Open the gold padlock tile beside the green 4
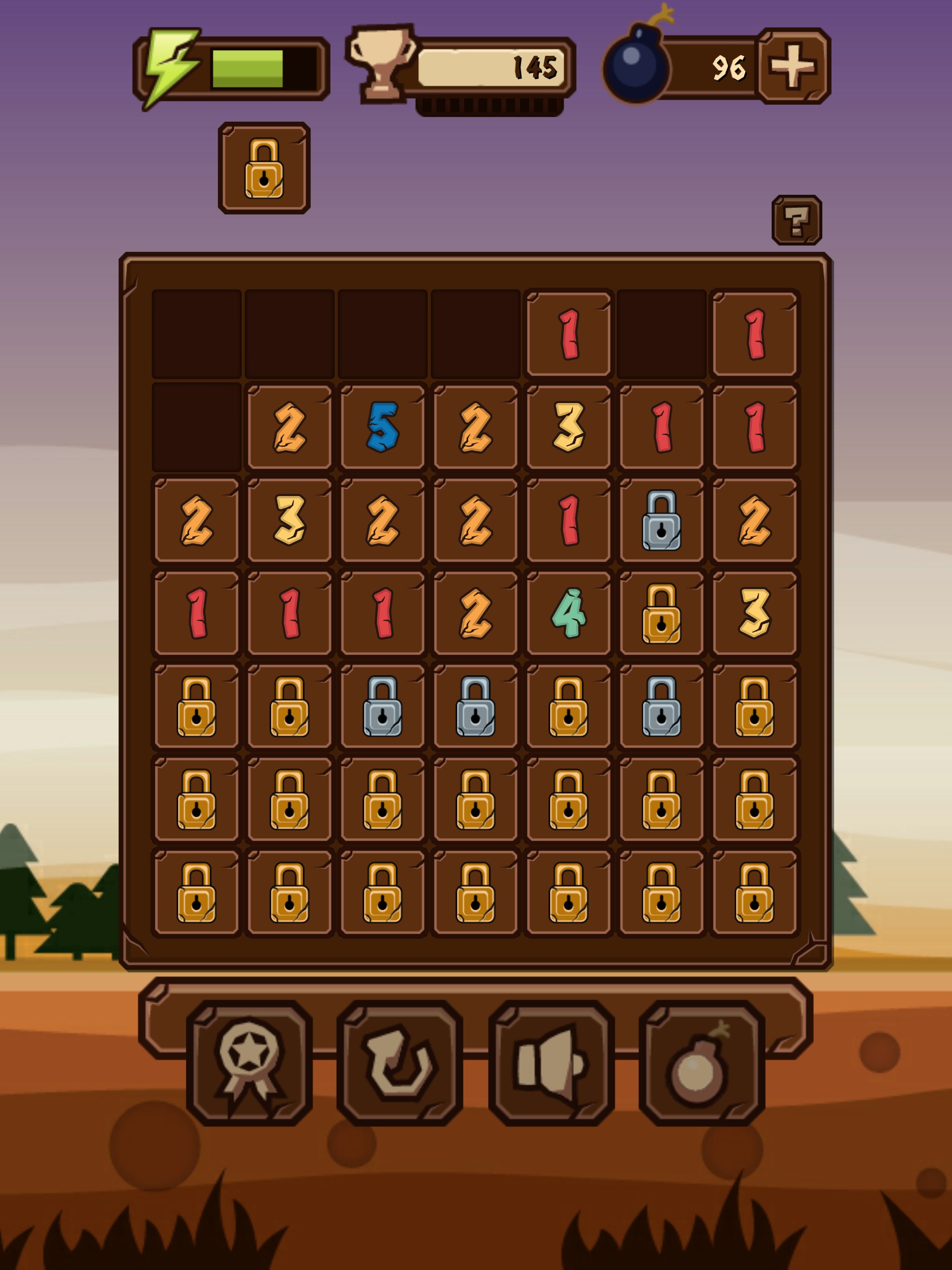Screen dimensions: 952x1270 661,613
